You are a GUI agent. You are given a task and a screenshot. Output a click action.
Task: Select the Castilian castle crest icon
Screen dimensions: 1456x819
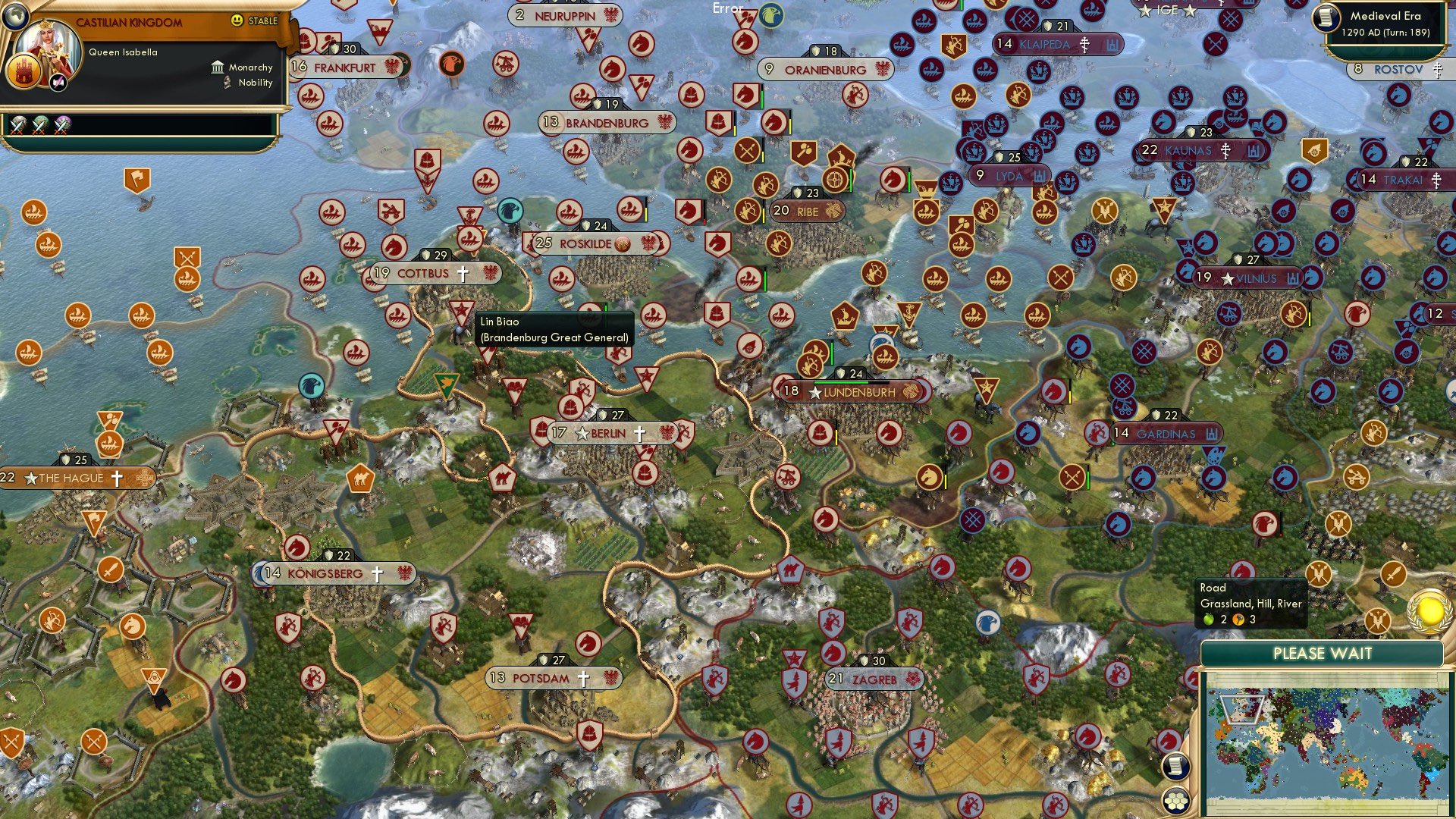(x=24, y=71)
